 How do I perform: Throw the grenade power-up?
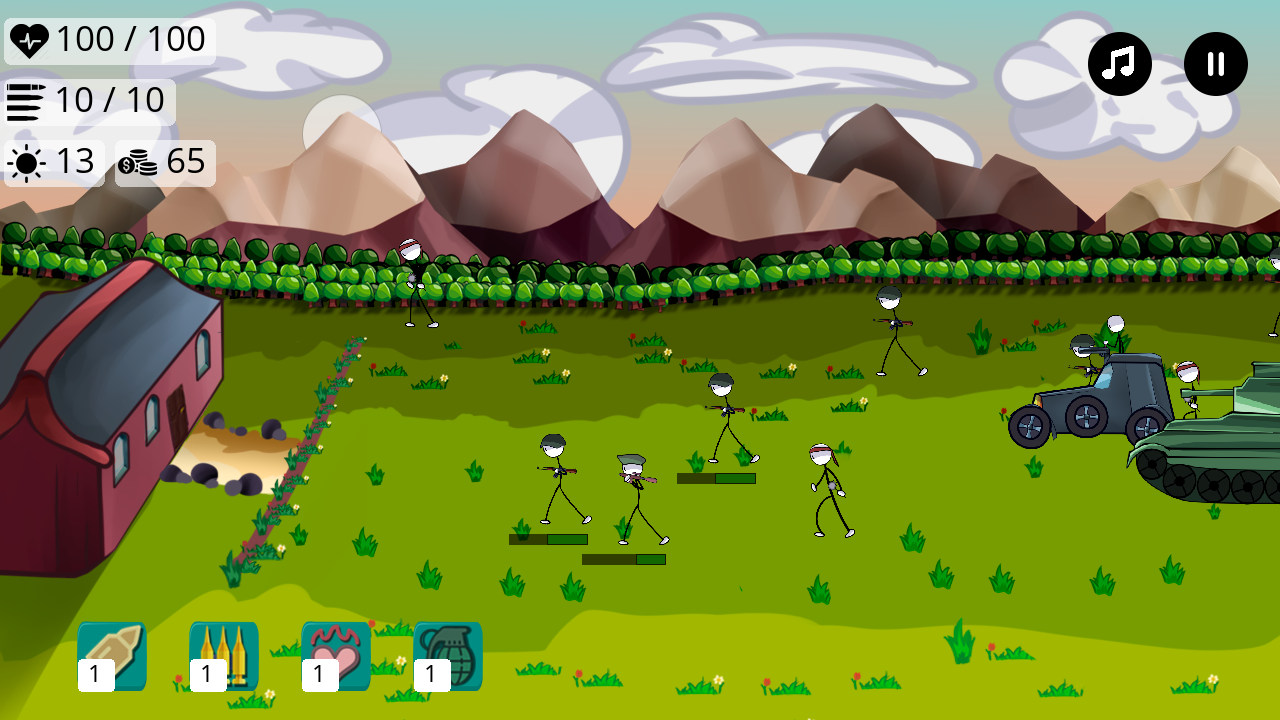point(448,655)
